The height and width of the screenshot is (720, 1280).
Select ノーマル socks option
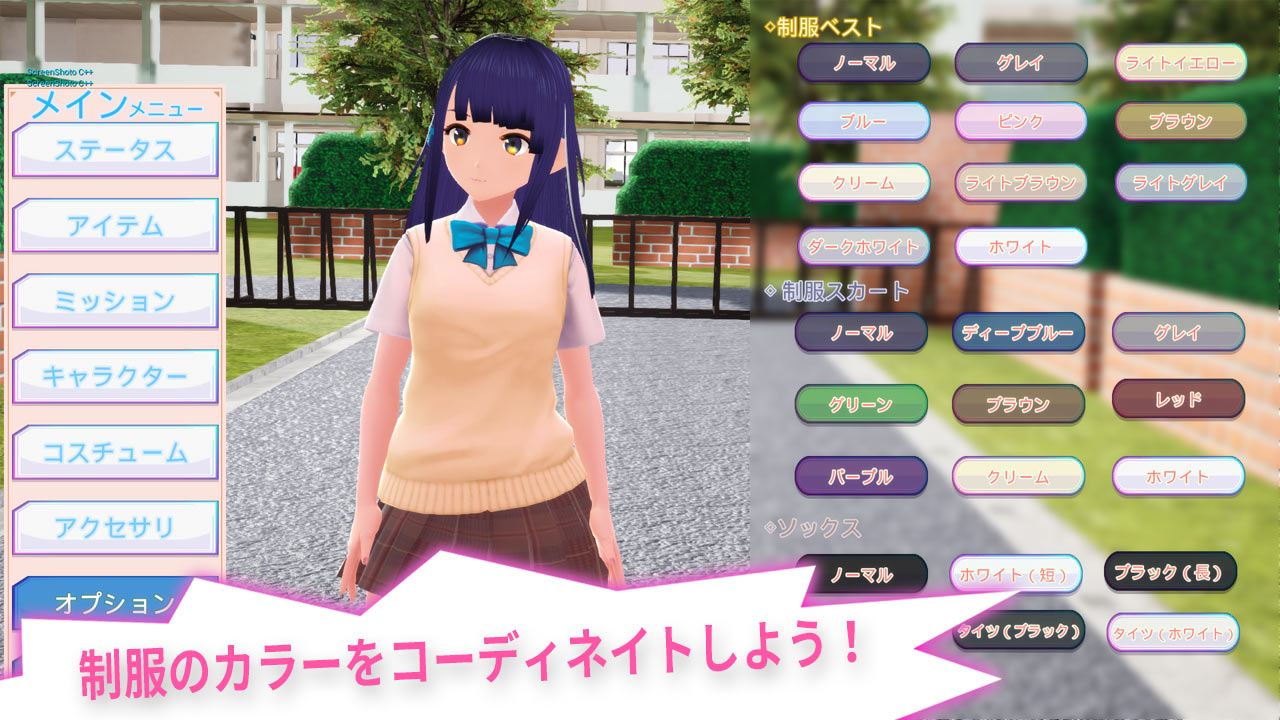coord(863,575)
